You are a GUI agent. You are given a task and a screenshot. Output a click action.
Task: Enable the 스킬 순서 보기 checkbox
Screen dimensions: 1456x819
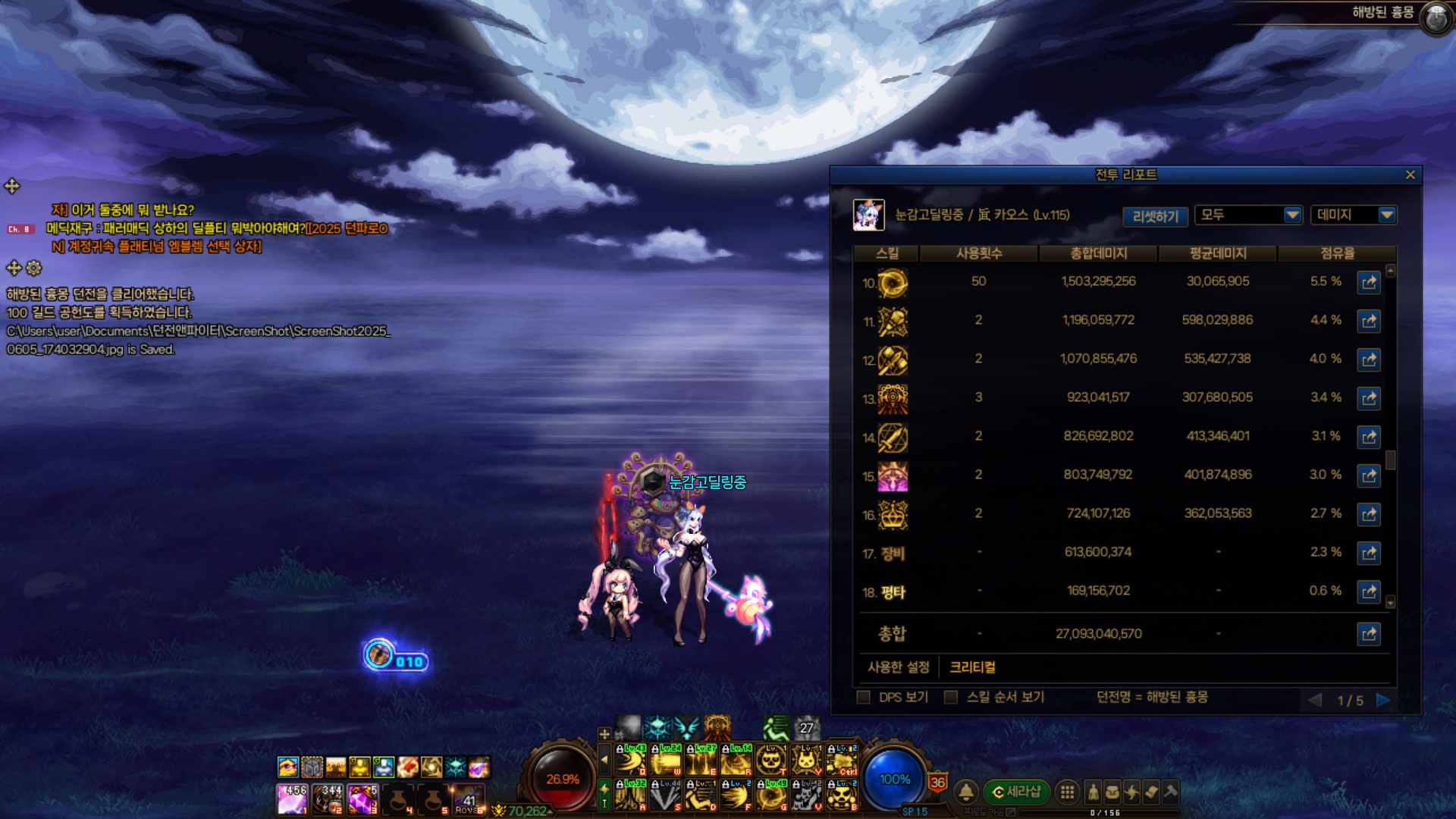[950, 698]
